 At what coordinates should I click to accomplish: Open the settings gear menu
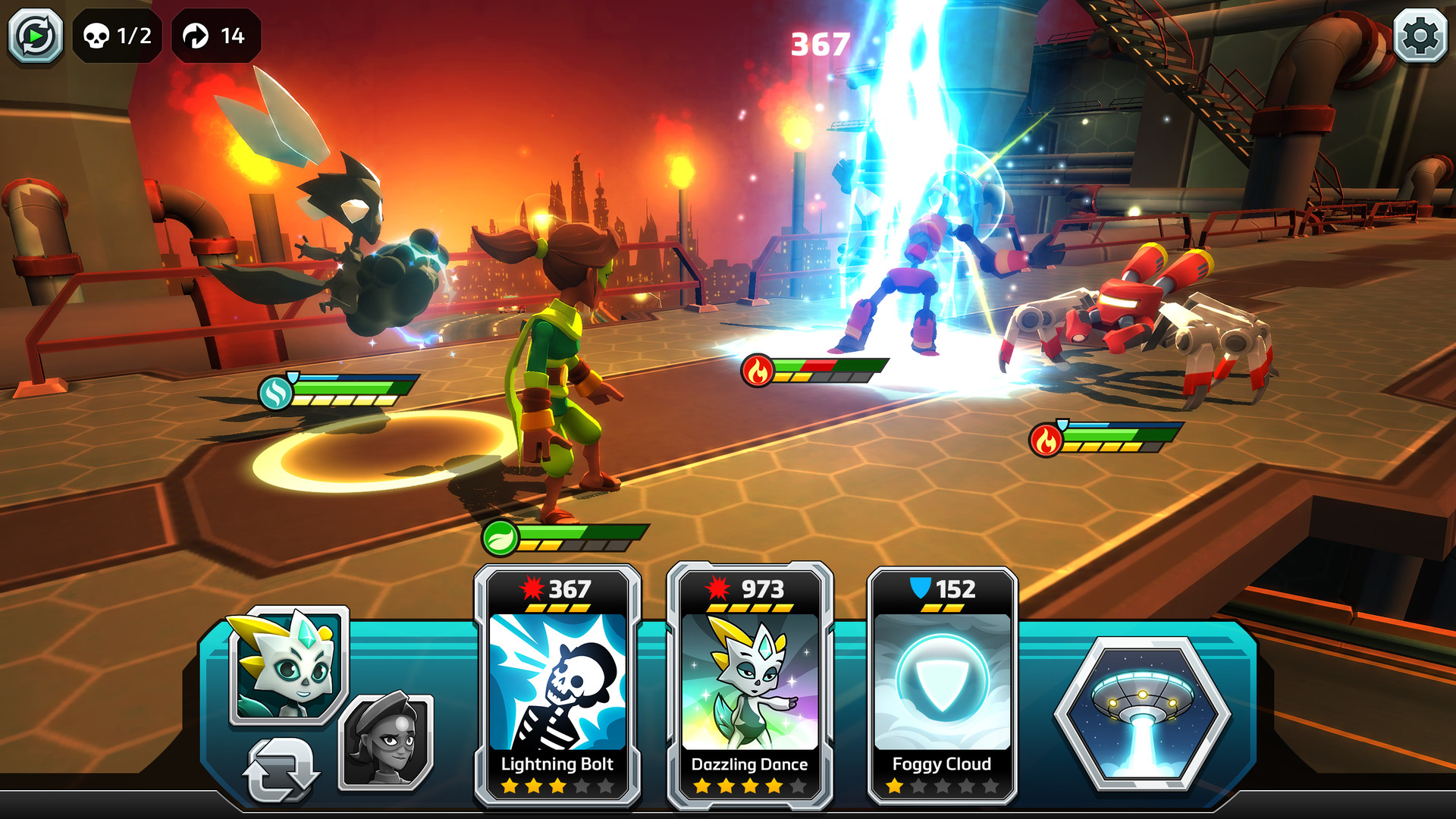click(1420, 36)
